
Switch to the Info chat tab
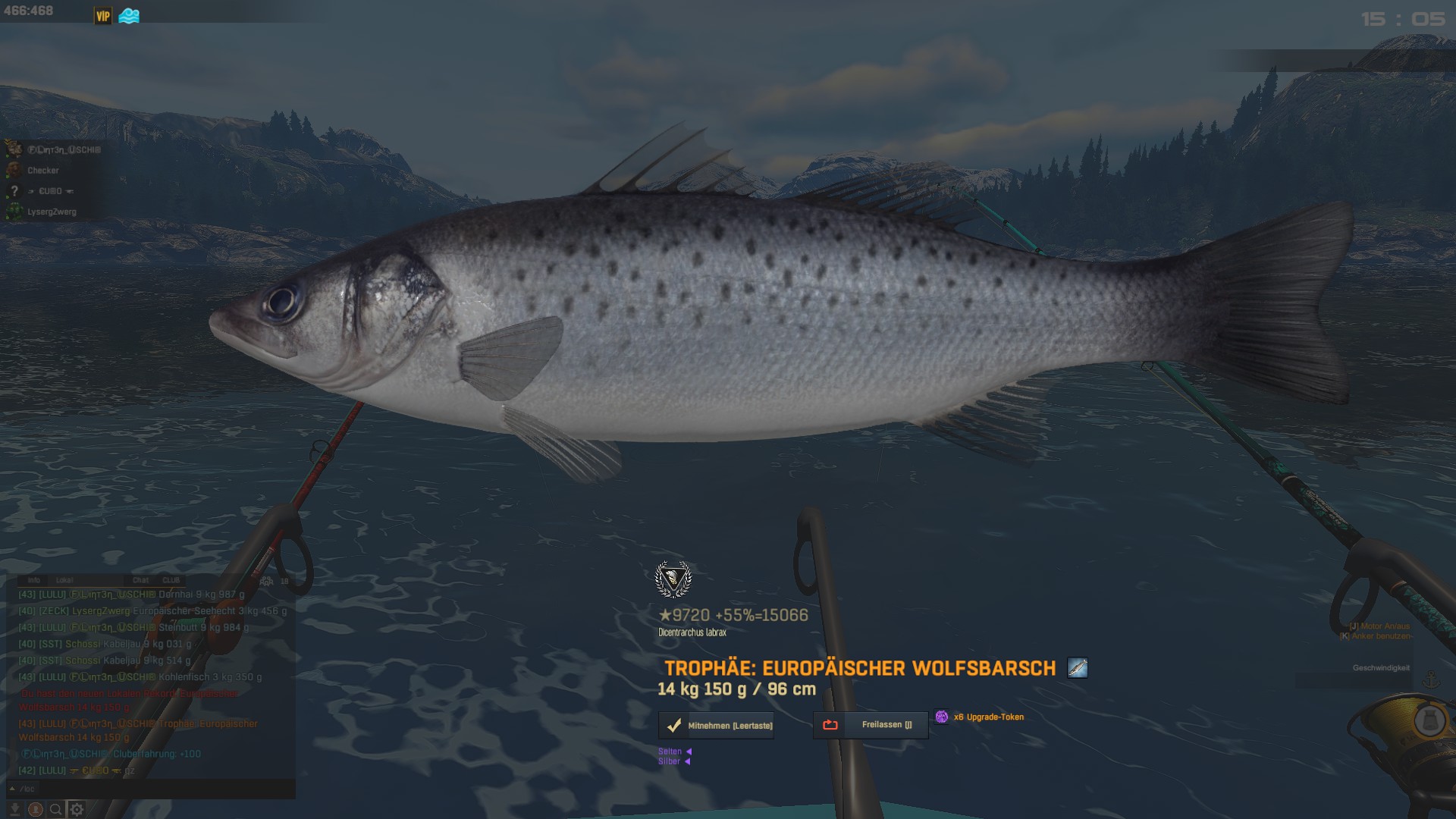34,580
